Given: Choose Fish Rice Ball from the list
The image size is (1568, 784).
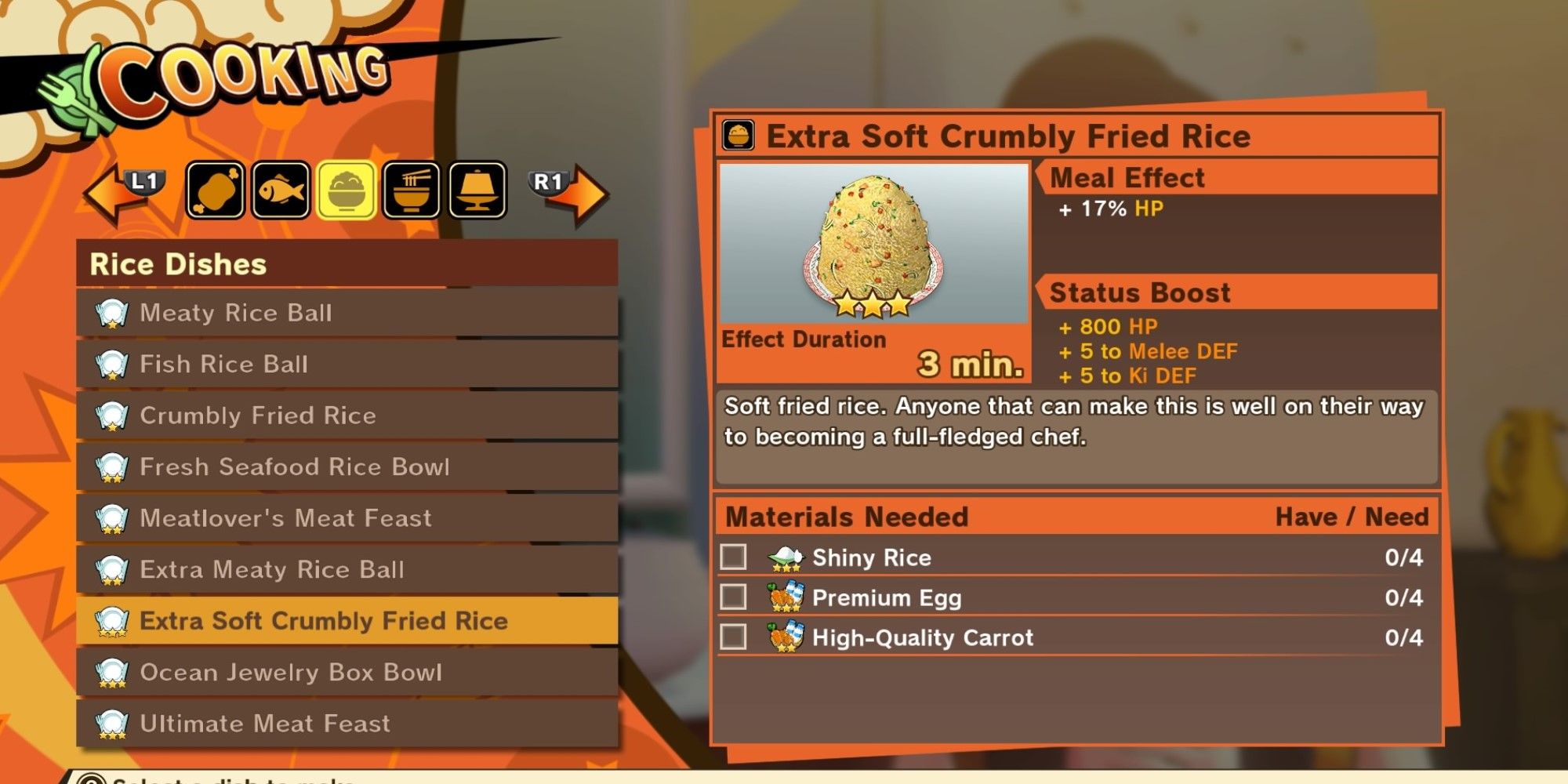Looking at the screenshot, I should 347,364.
